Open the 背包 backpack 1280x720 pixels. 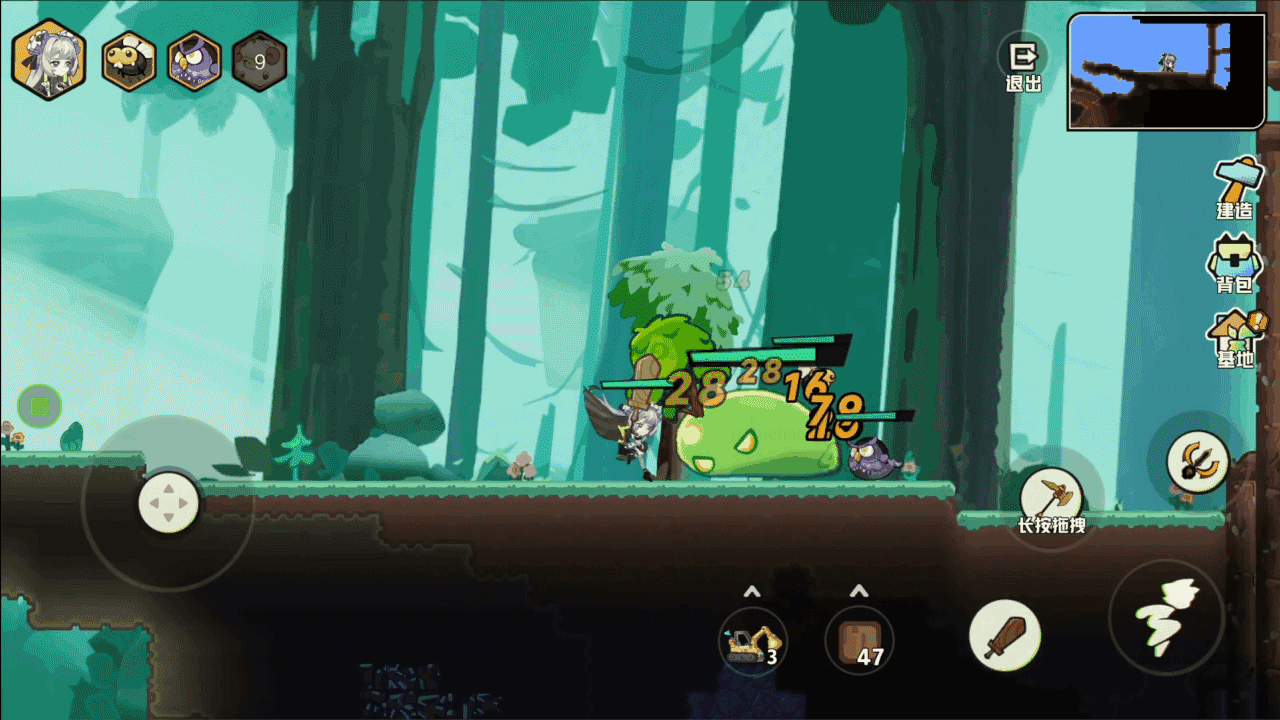[1234, 265]
